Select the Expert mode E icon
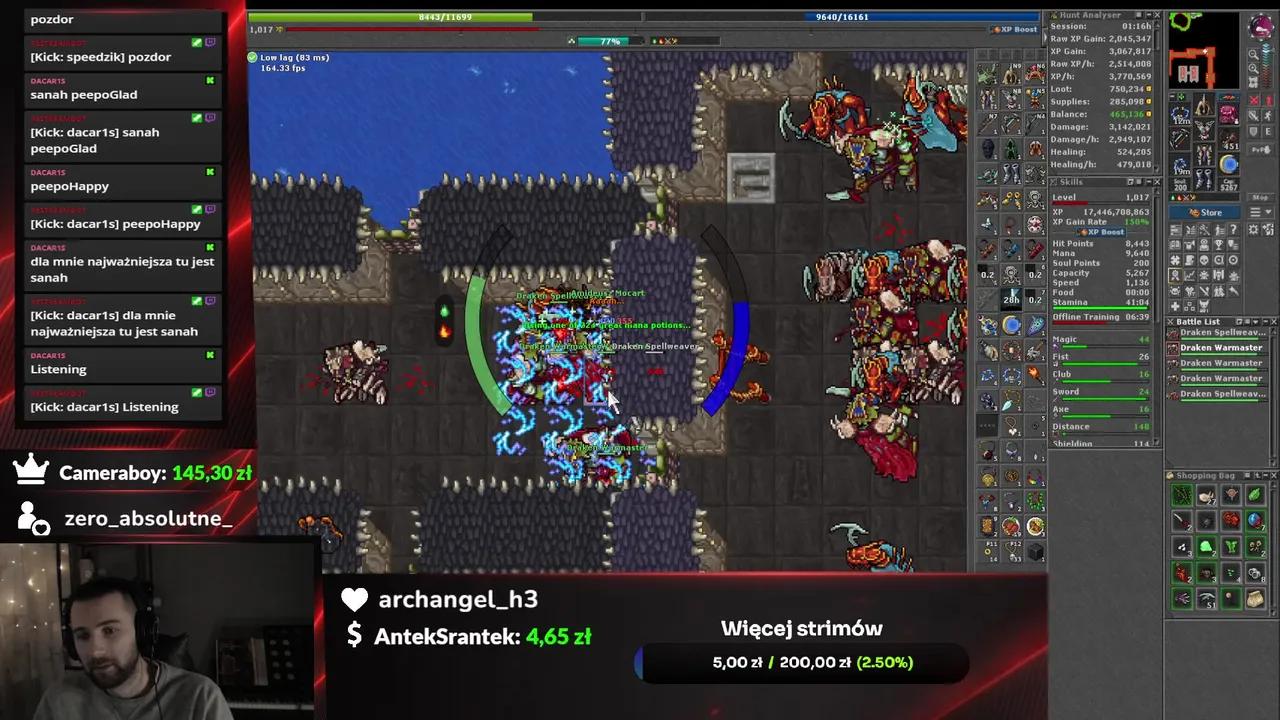This screenshot has width=1280, height=720. click(1269, 129)
